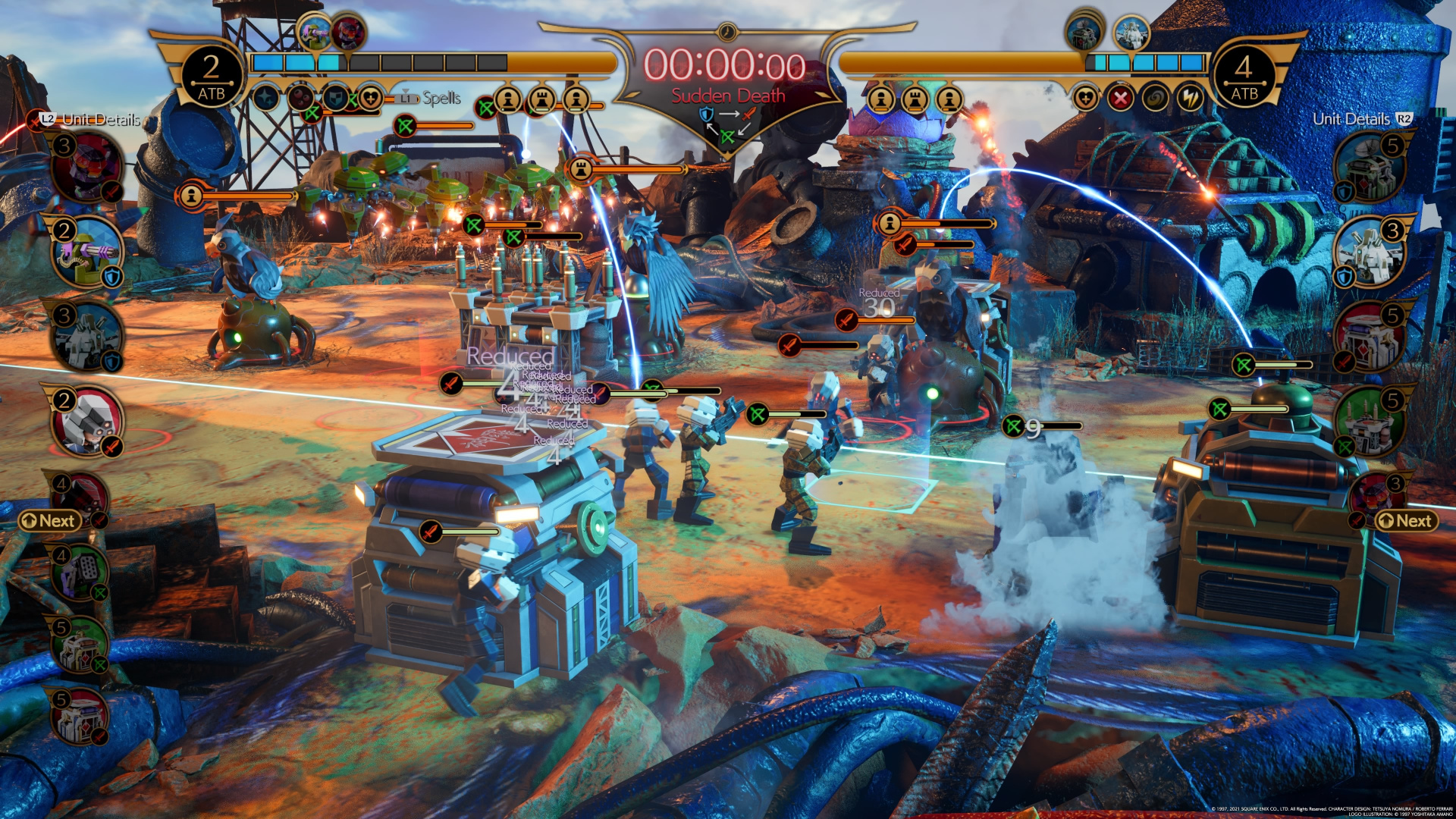Select the 2-cost white-helmet soldier card
This screenshot has height=819, width=1456.
pos(87,422)
